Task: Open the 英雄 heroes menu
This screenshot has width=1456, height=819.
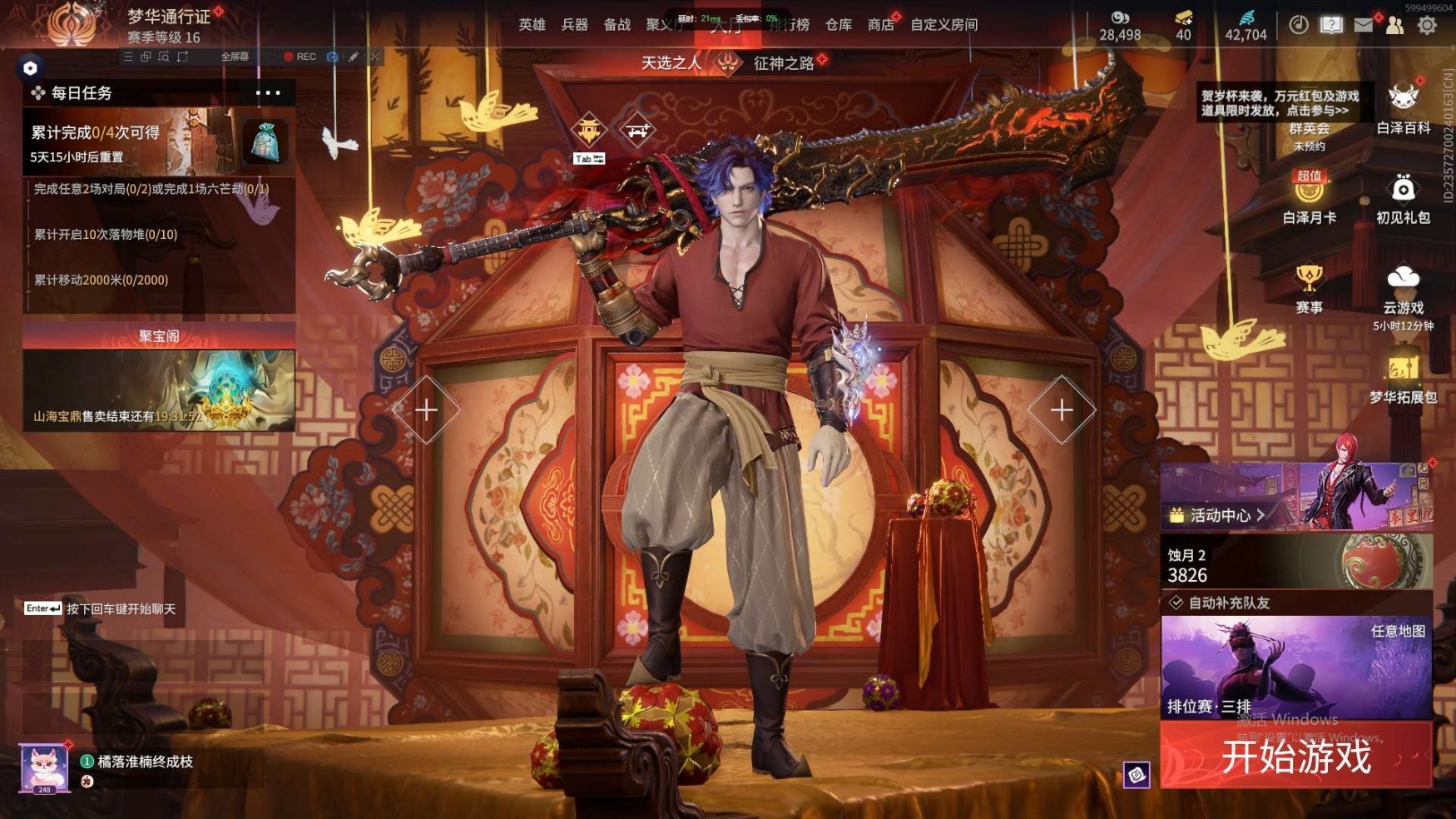Action: pos(532,25)
